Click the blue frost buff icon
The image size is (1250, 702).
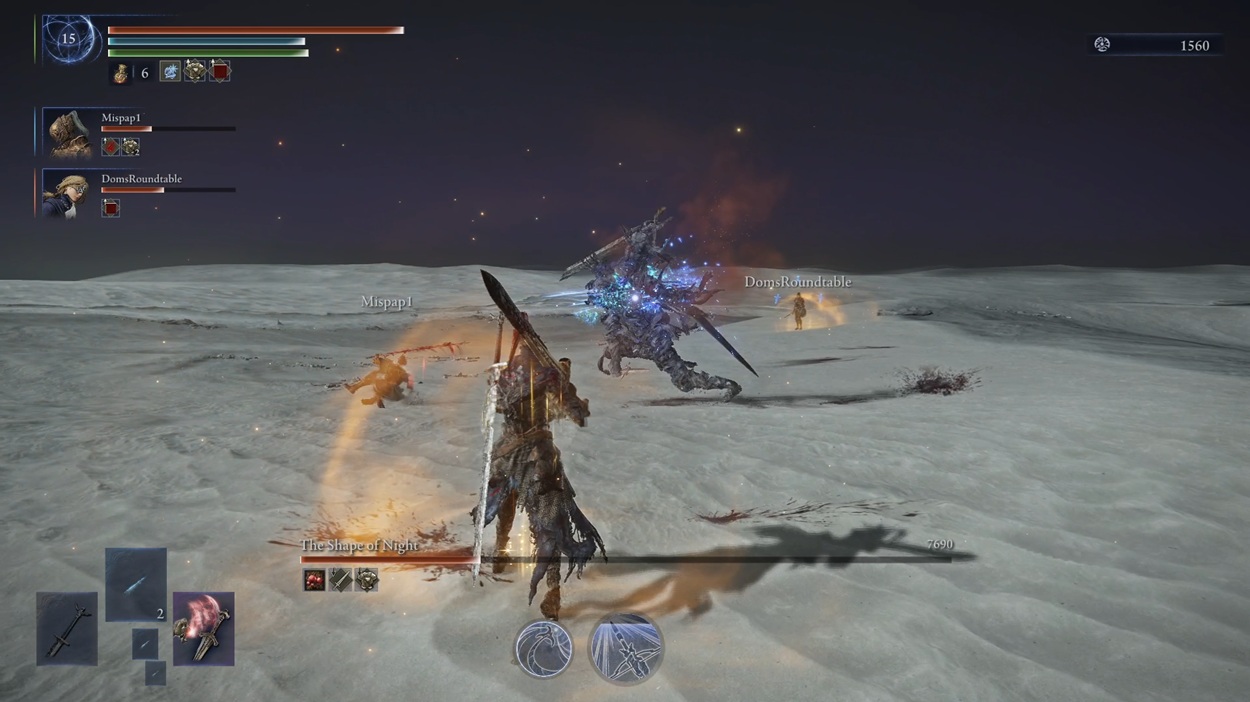(170, 71)
